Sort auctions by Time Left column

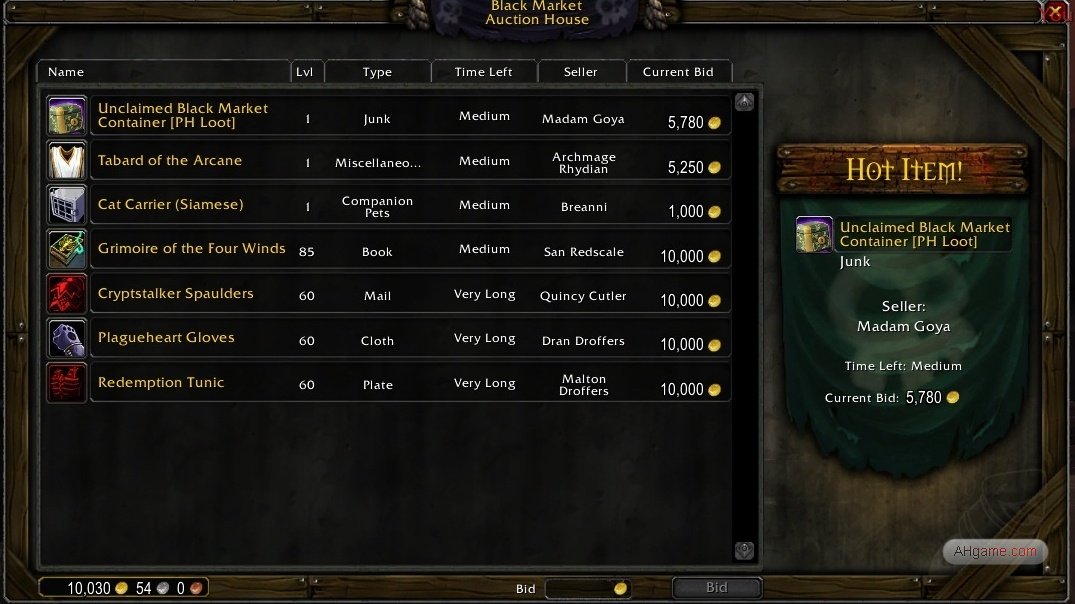click(x=484, y=72)
